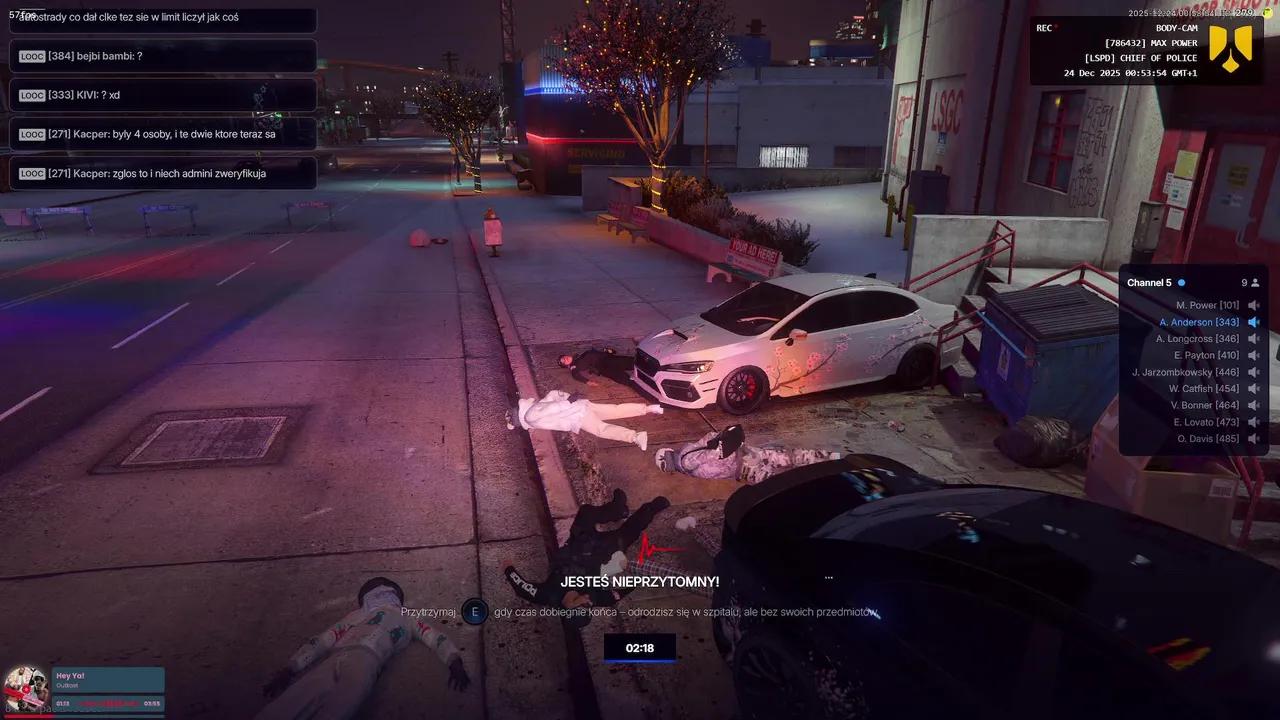Image resolution: width=1280 pixels, height=720 pixels.
Task: Select A. Longcross [346] in the channel list
Action: coord(1197,339)
